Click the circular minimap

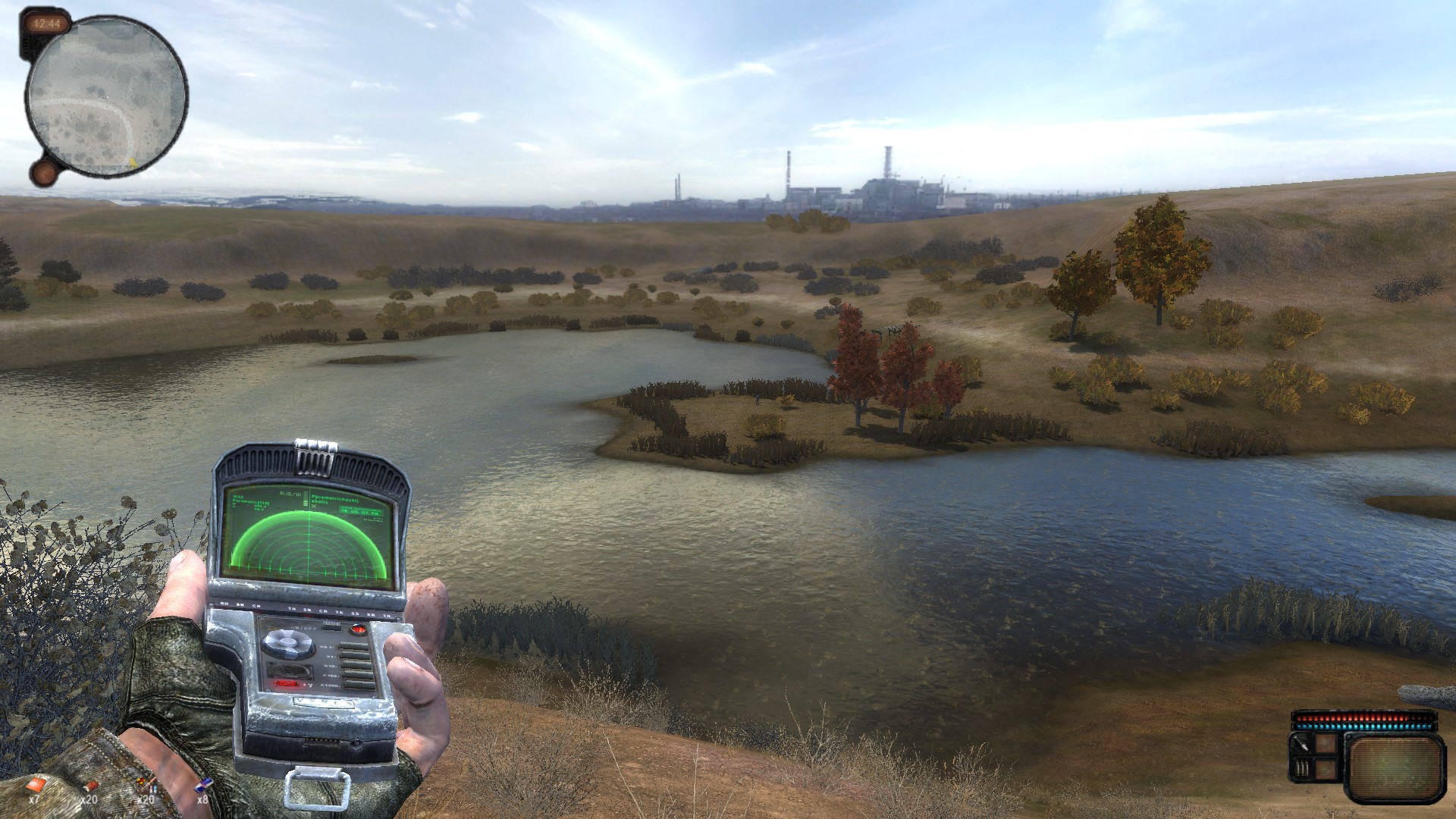[106, 96]
